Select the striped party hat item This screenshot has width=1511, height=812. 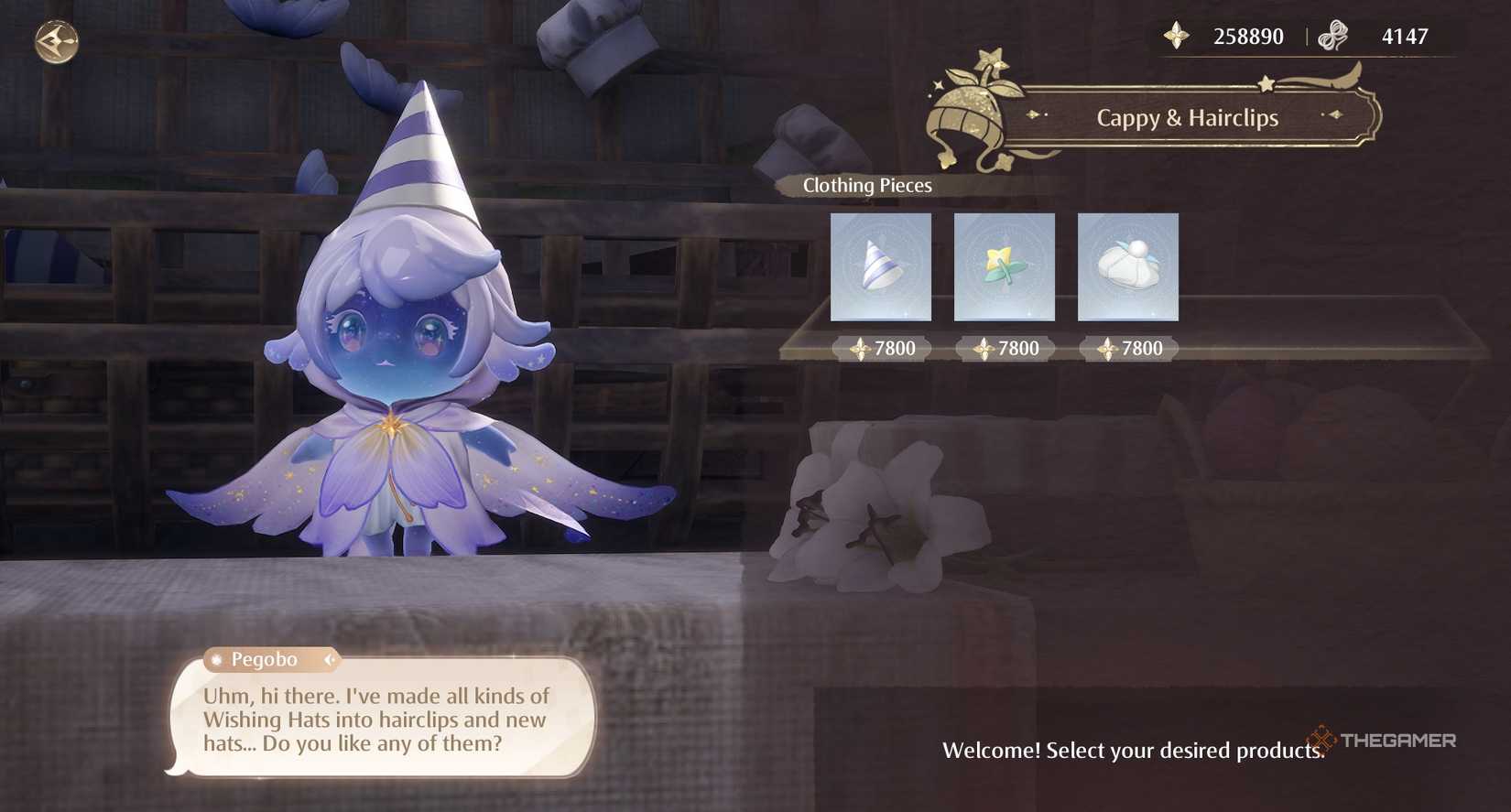(881, 267)
